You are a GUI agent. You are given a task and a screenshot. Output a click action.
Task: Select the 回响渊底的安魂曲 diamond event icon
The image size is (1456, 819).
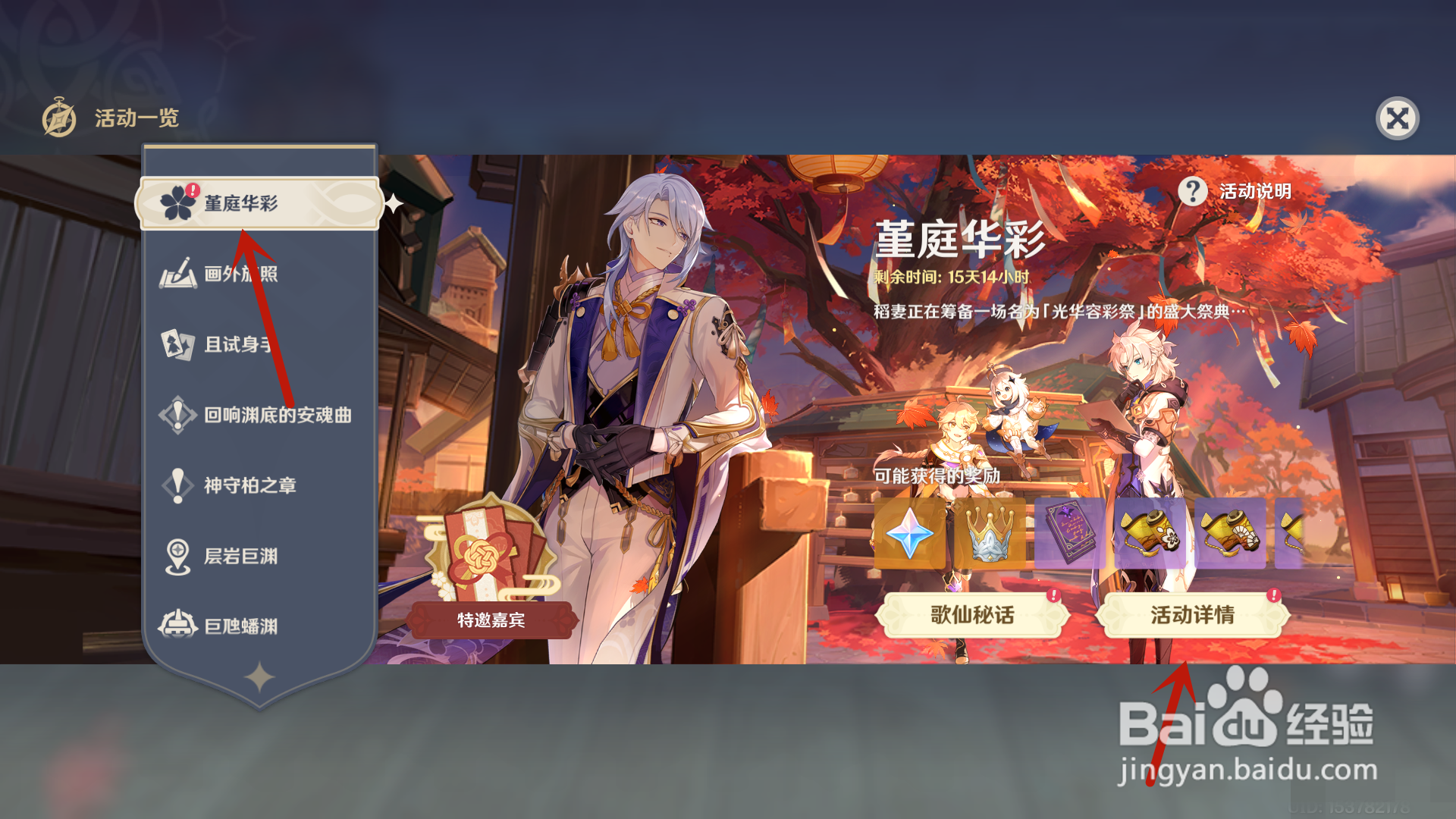[178, 415]
